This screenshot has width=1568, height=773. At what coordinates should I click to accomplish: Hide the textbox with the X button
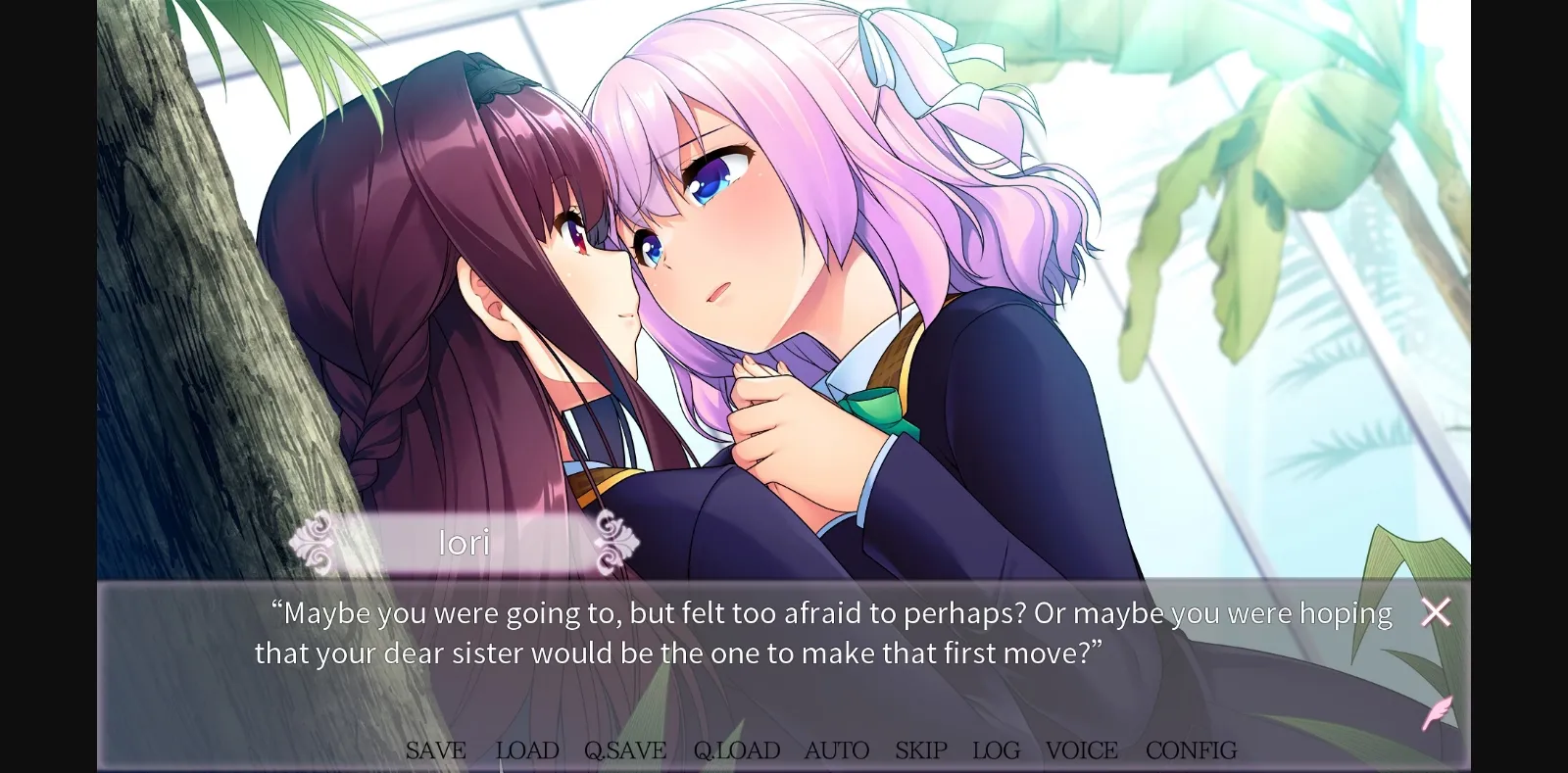(x=1435, y=611)
